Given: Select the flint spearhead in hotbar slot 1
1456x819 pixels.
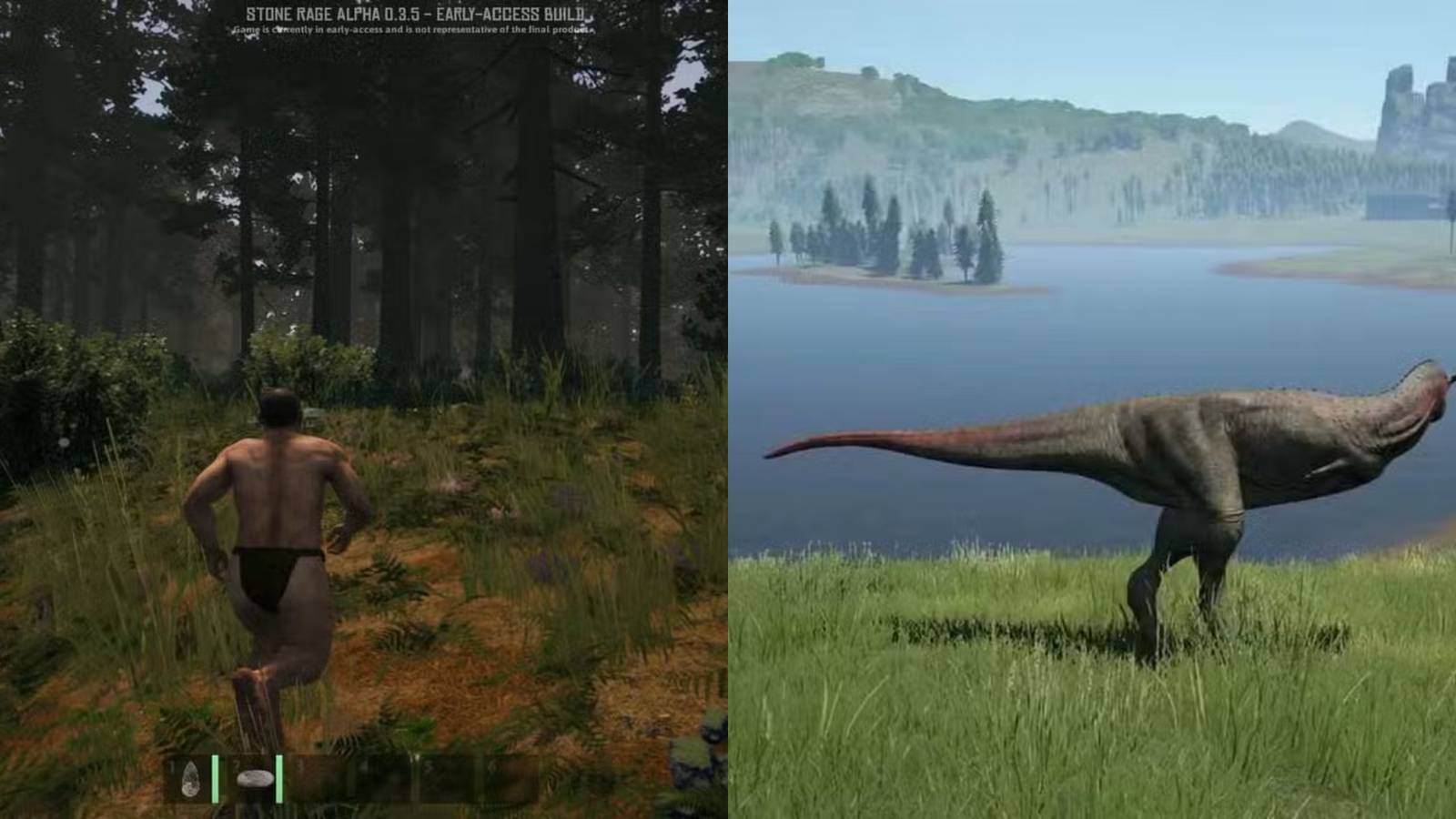Looking at the screenshot, I should click(x=192, y=780).
